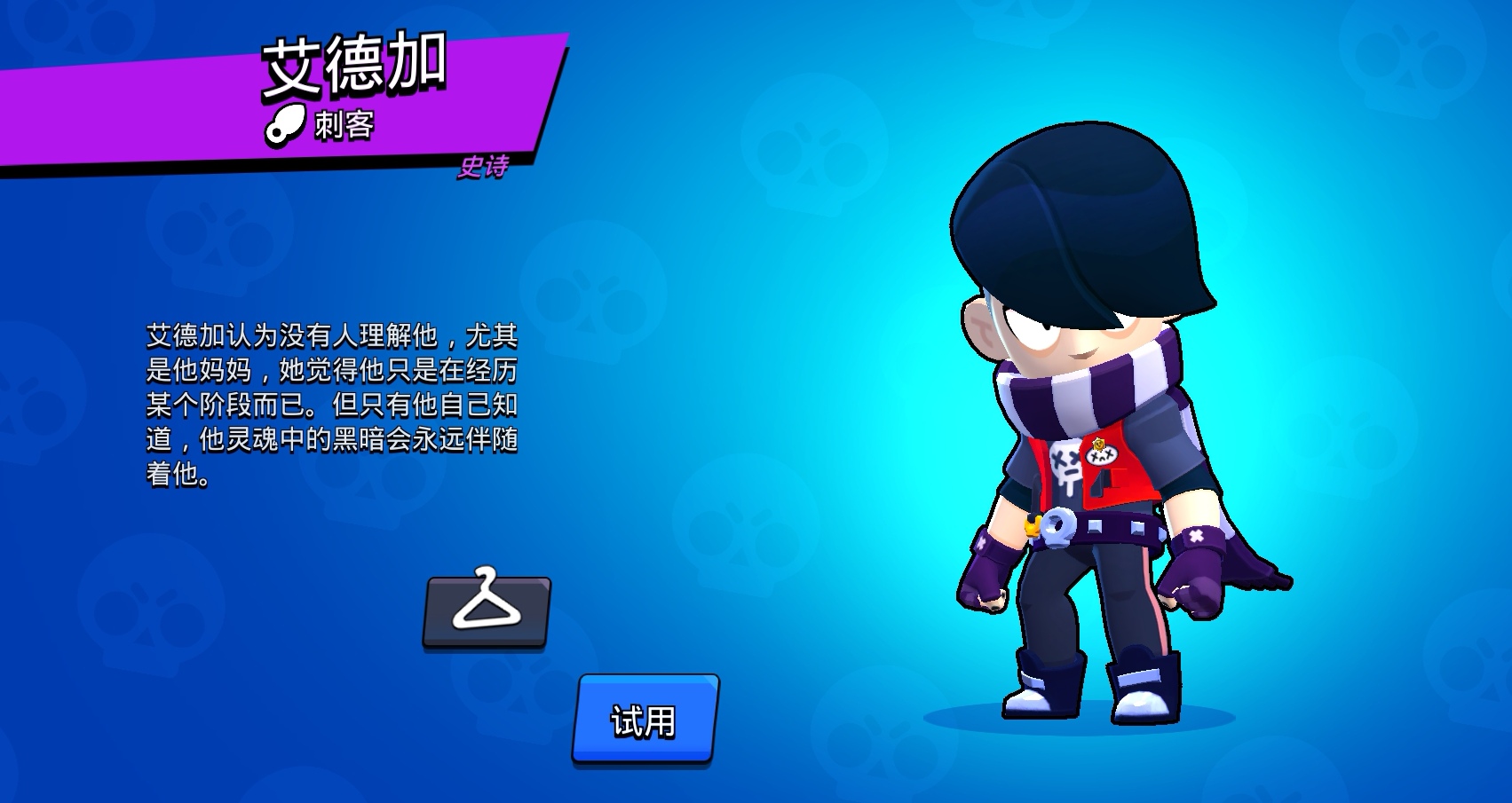
Task: Select the 艾德加 name banner
Action: pyautogui.click(x=353, y=66)
